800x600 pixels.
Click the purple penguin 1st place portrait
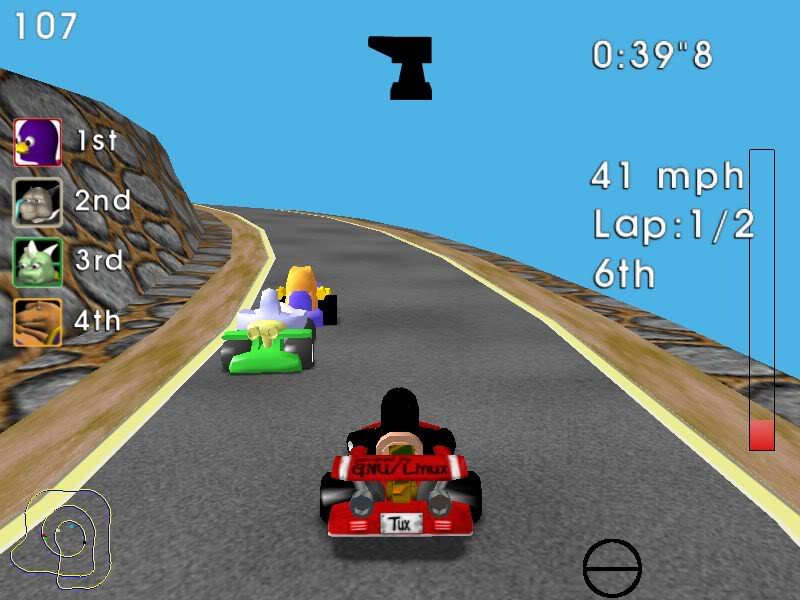coord(38,142)
